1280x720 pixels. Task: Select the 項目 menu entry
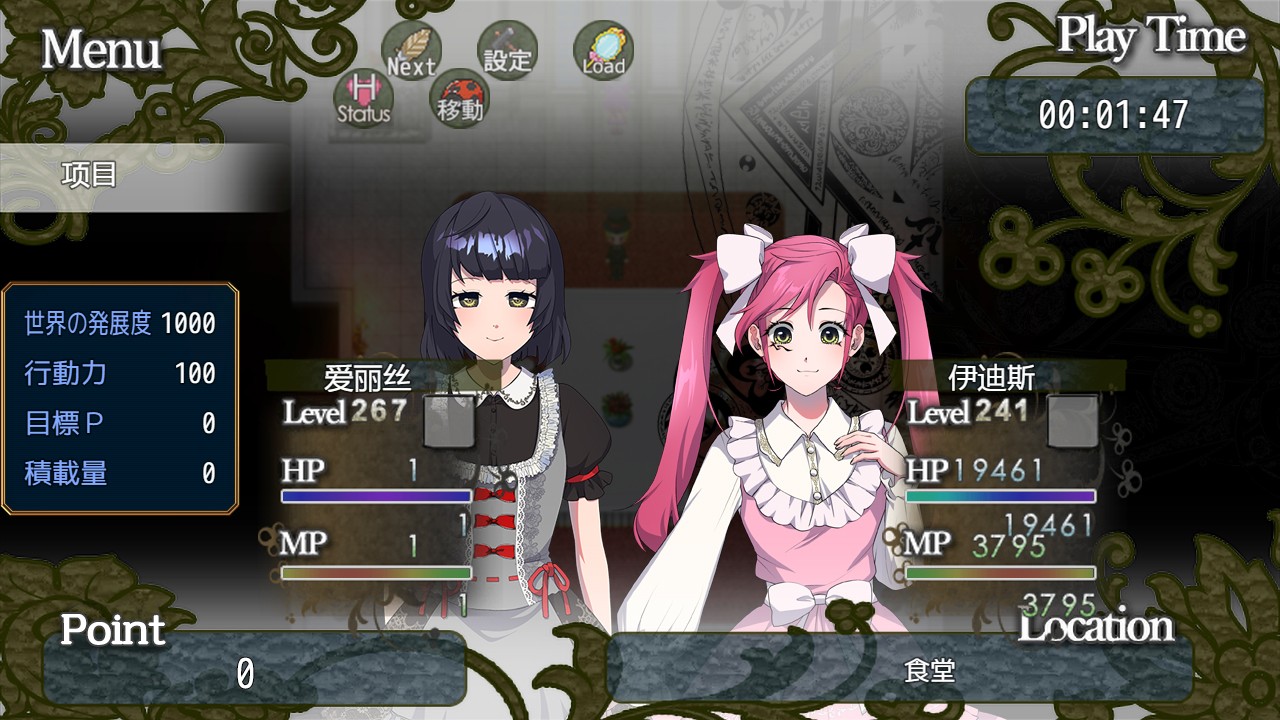[90, 176]
